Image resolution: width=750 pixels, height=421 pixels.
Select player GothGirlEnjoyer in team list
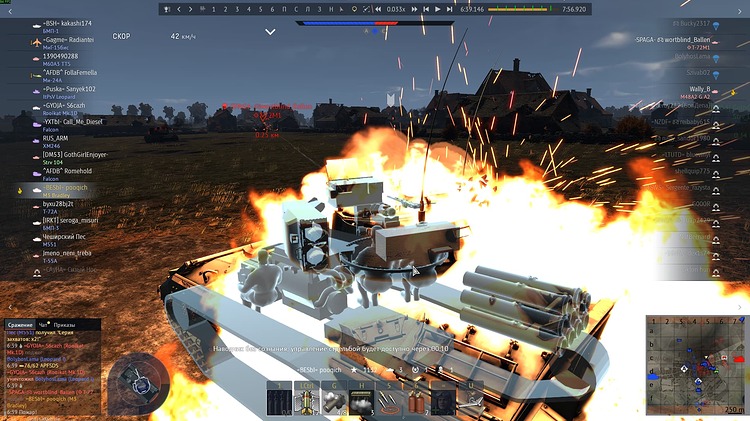coord(76,155)
